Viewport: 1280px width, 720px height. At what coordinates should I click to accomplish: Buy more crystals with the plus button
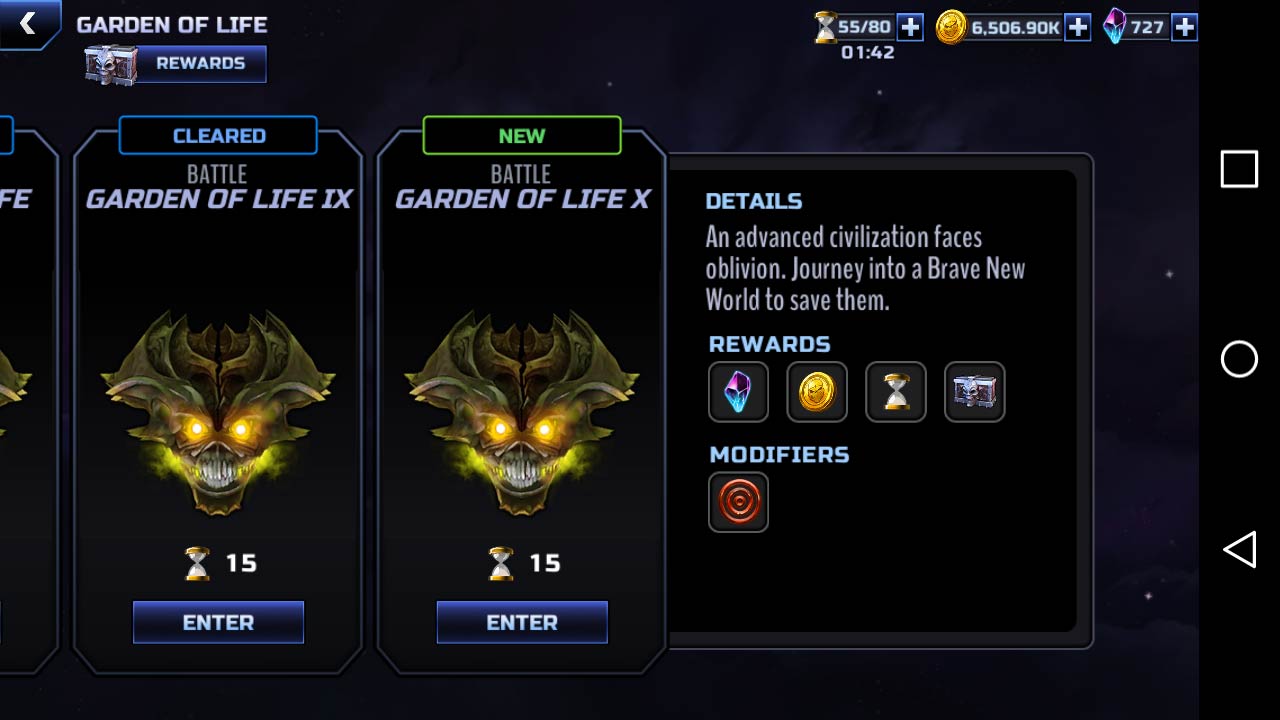point(1184,27)
